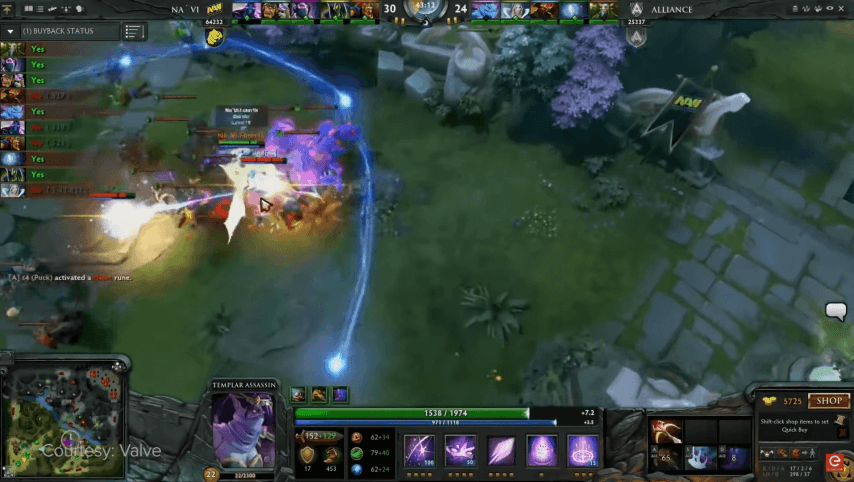The image size is (854, 482).
Task: Click the Alliance team logo under the top bar
Action: (636, 37)
